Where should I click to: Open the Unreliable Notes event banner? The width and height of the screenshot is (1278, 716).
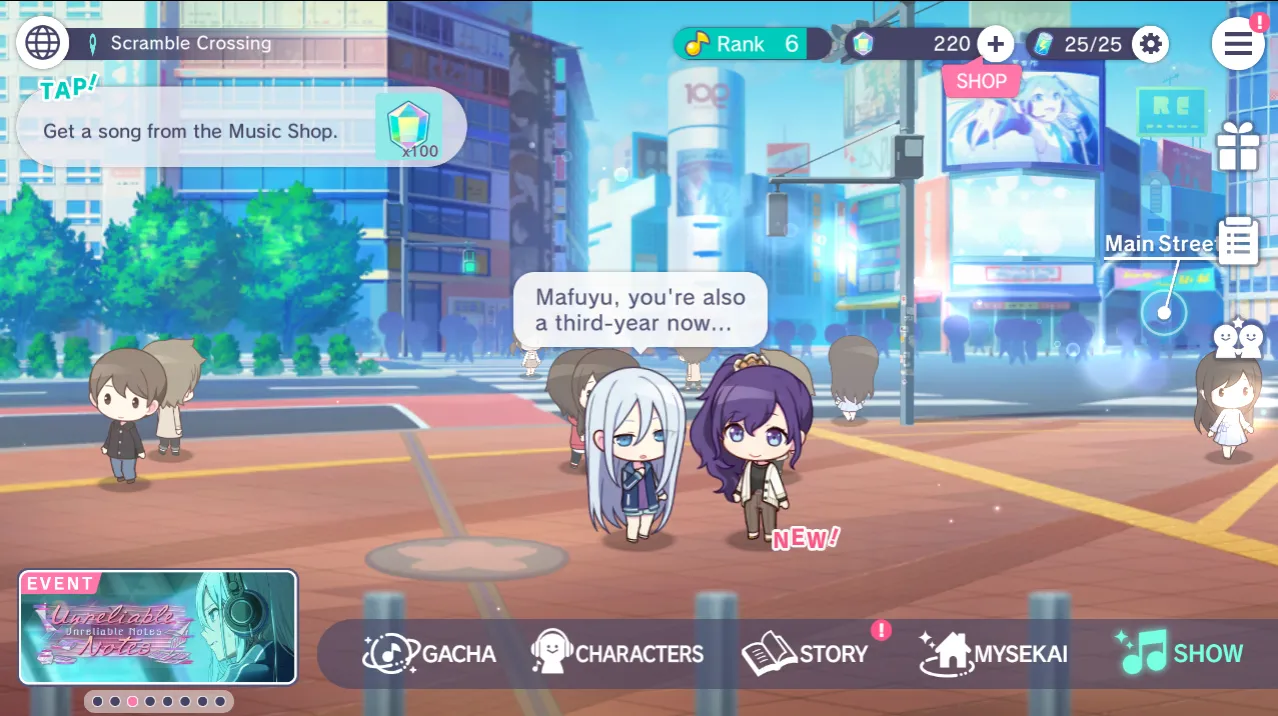click(x=158, y=627)
